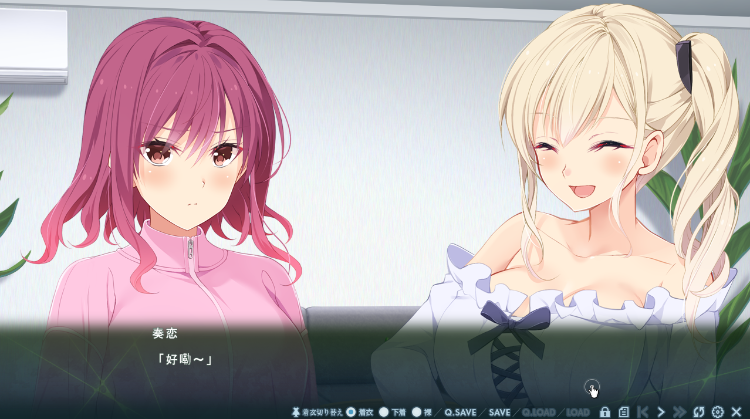Open settings via the gear icon
Image resolution: width=750 pixels, height=419 pixels.
tap(717, 411)
